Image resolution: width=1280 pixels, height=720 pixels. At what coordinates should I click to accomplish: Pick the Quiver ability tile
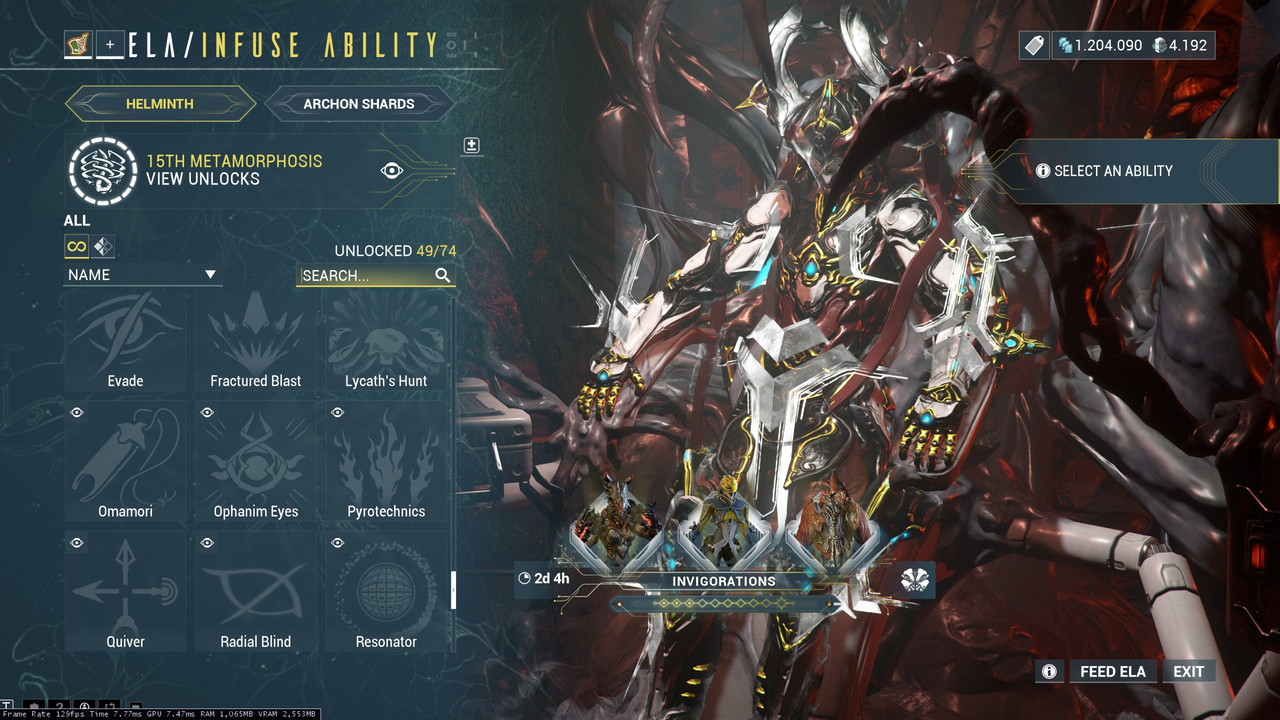click(x=126, y=593)
